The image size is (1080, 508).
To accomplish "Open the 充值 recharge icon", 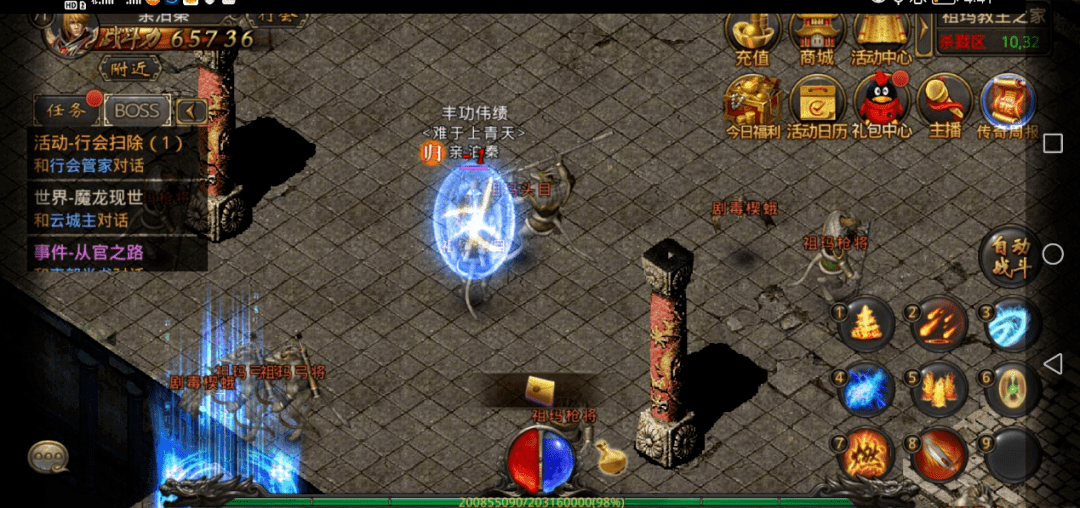I will 753,36.
